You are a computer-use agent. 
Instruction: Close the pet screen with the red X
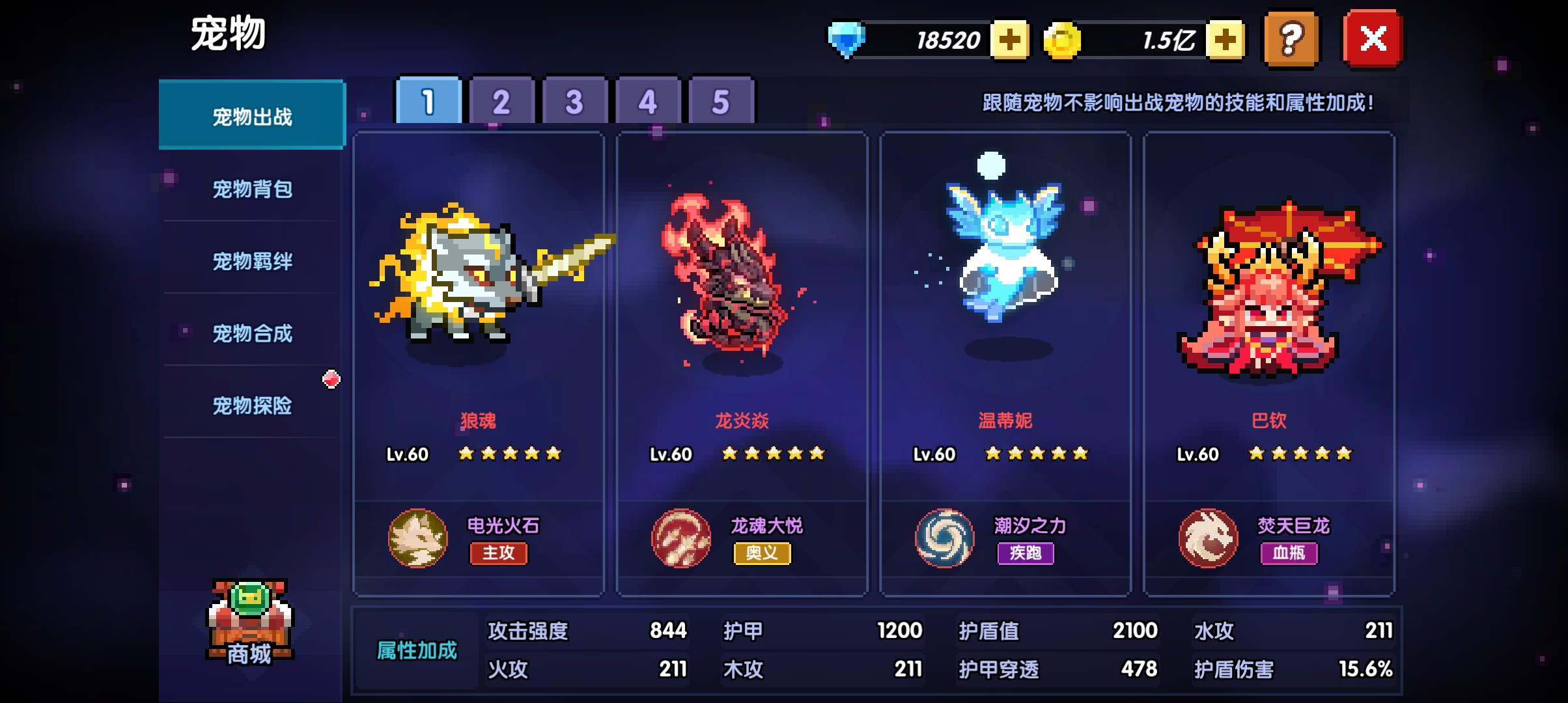(1373, 39)
